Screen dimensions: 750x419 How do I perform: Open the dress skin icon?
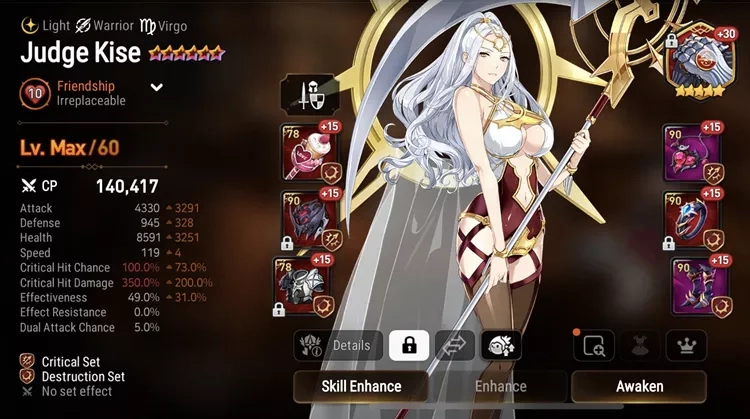click(639, 346)
